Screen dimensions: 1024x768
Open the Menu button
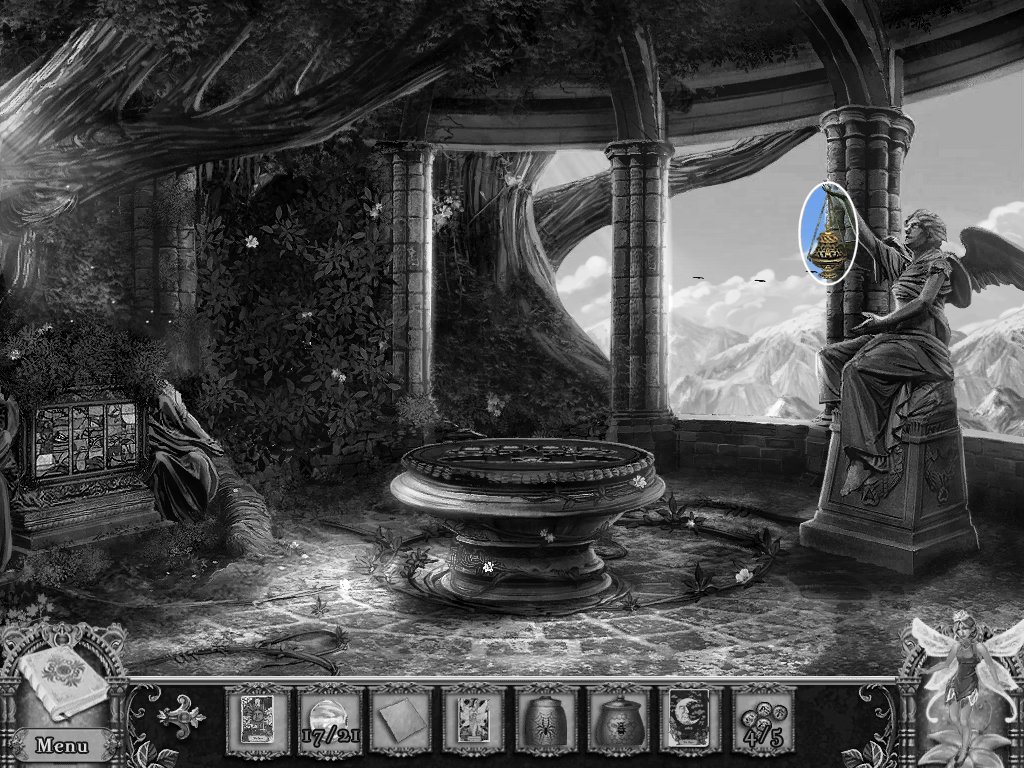click(61, 745)
